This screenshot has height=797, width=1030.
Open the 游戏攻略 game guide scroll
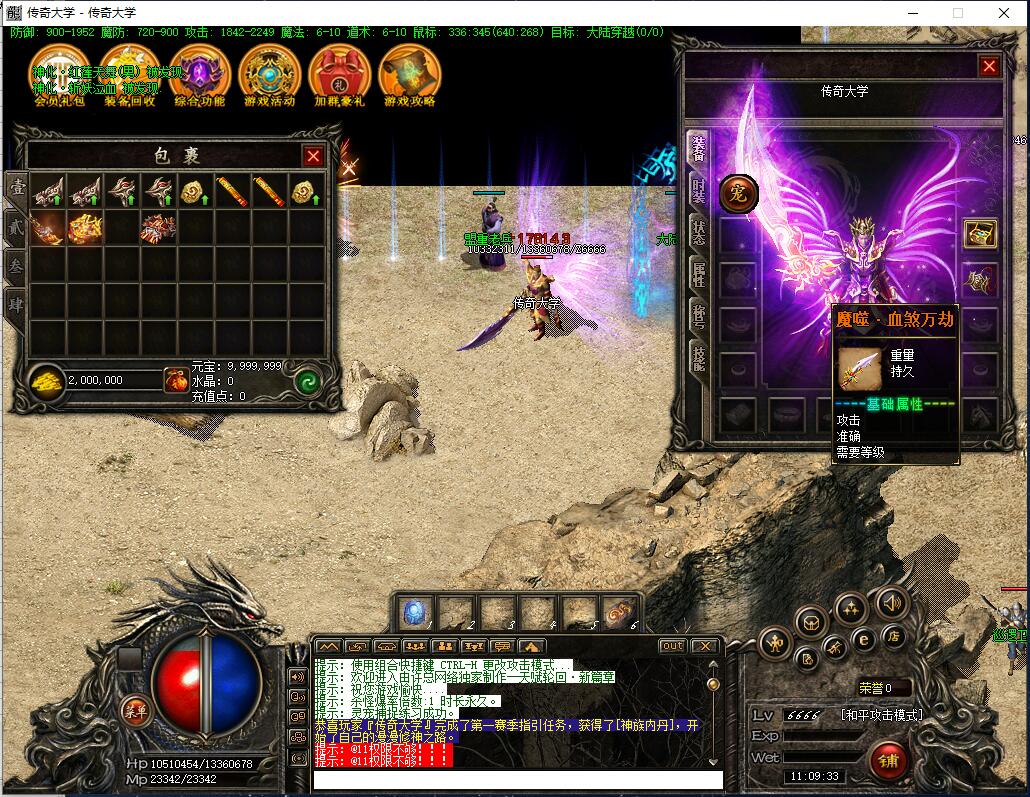click(x=410, y=74)
